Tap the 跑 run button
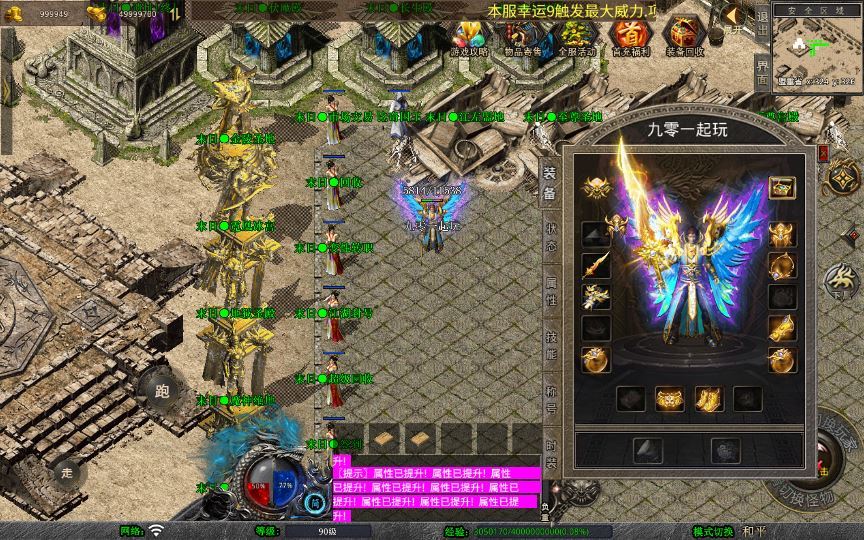Image resolution: width=864 pixels, height=540 pixels. point(162,391)
